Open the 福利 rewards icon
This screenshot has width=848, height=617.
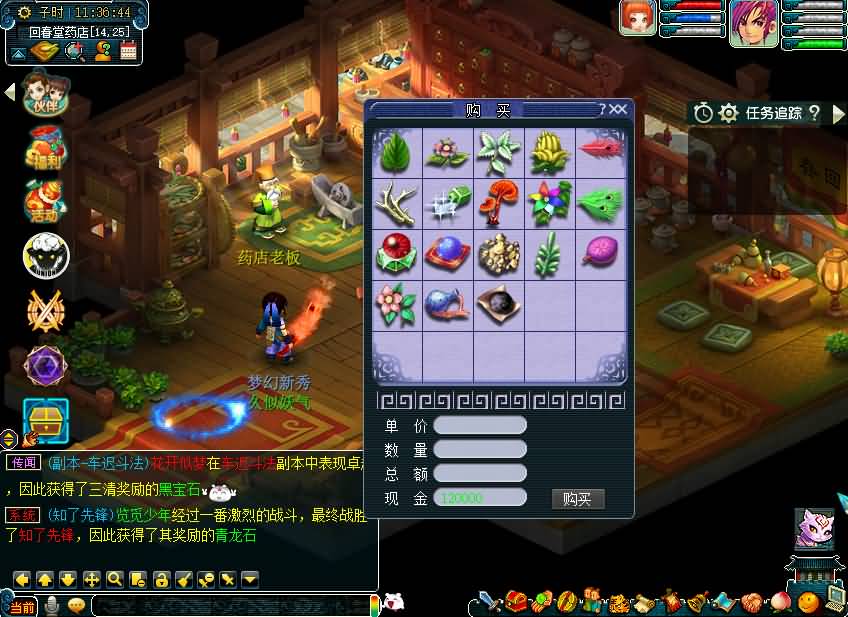(46, 147)
